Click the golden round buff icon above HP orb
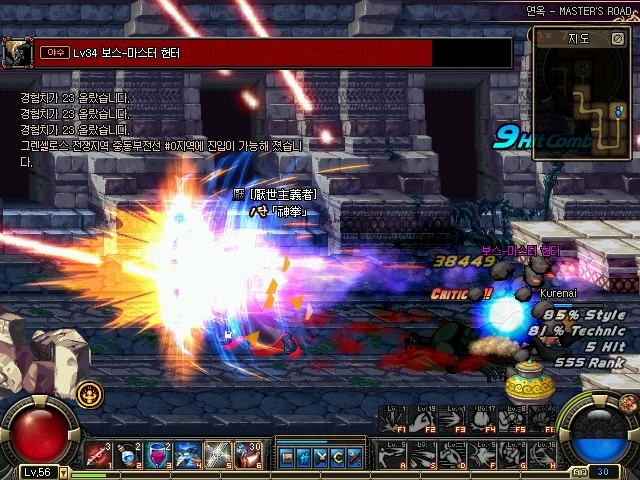640x480 pixels. (90, 393)
